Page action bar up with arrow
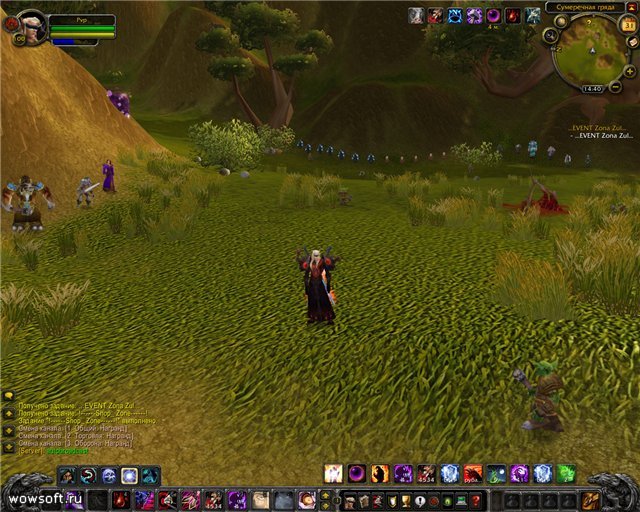The image size is (640, 512). click(x=326, y=494)
